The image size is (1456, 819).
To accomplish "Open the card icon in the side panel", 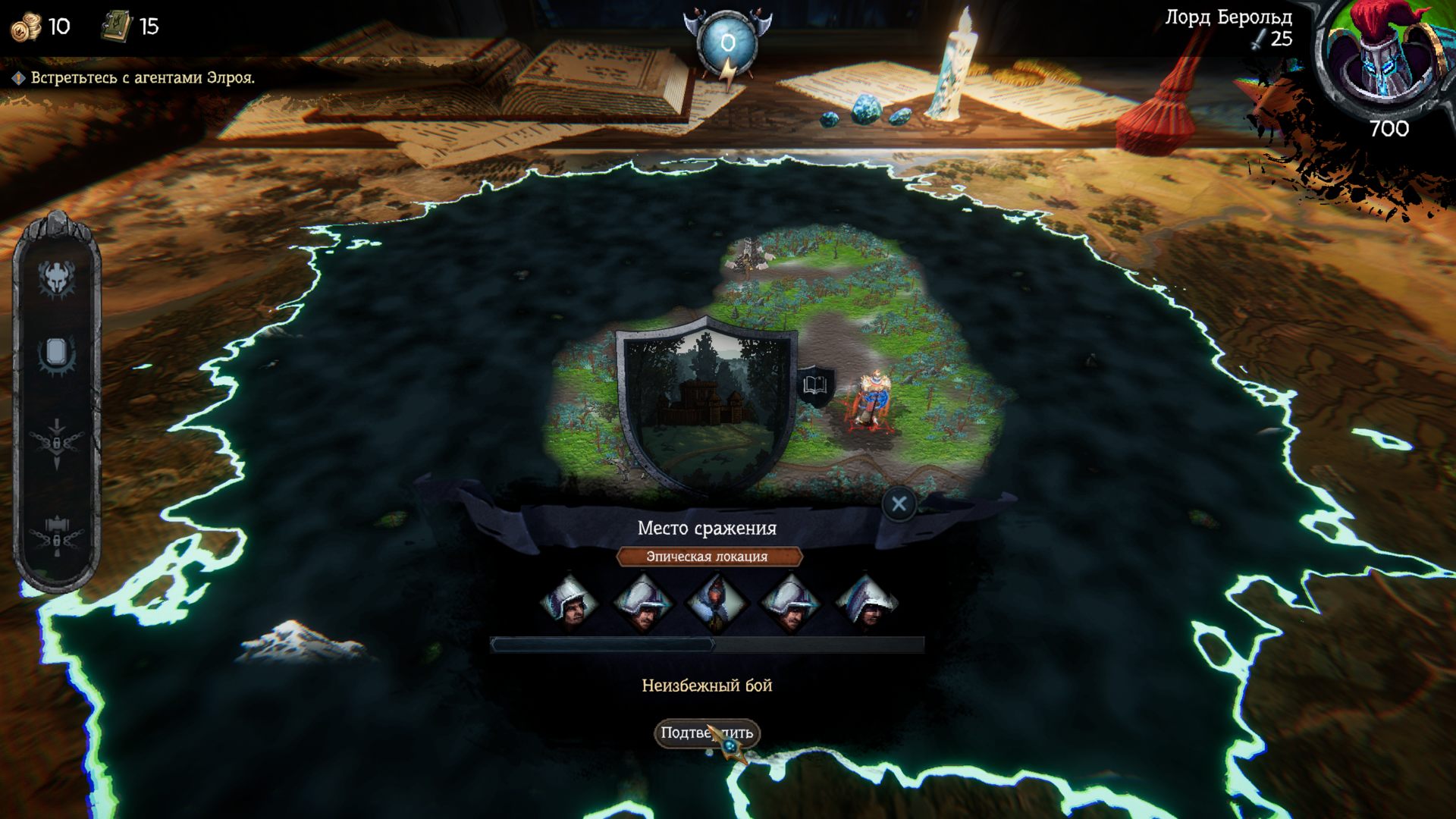I will (x=56, y=353).
